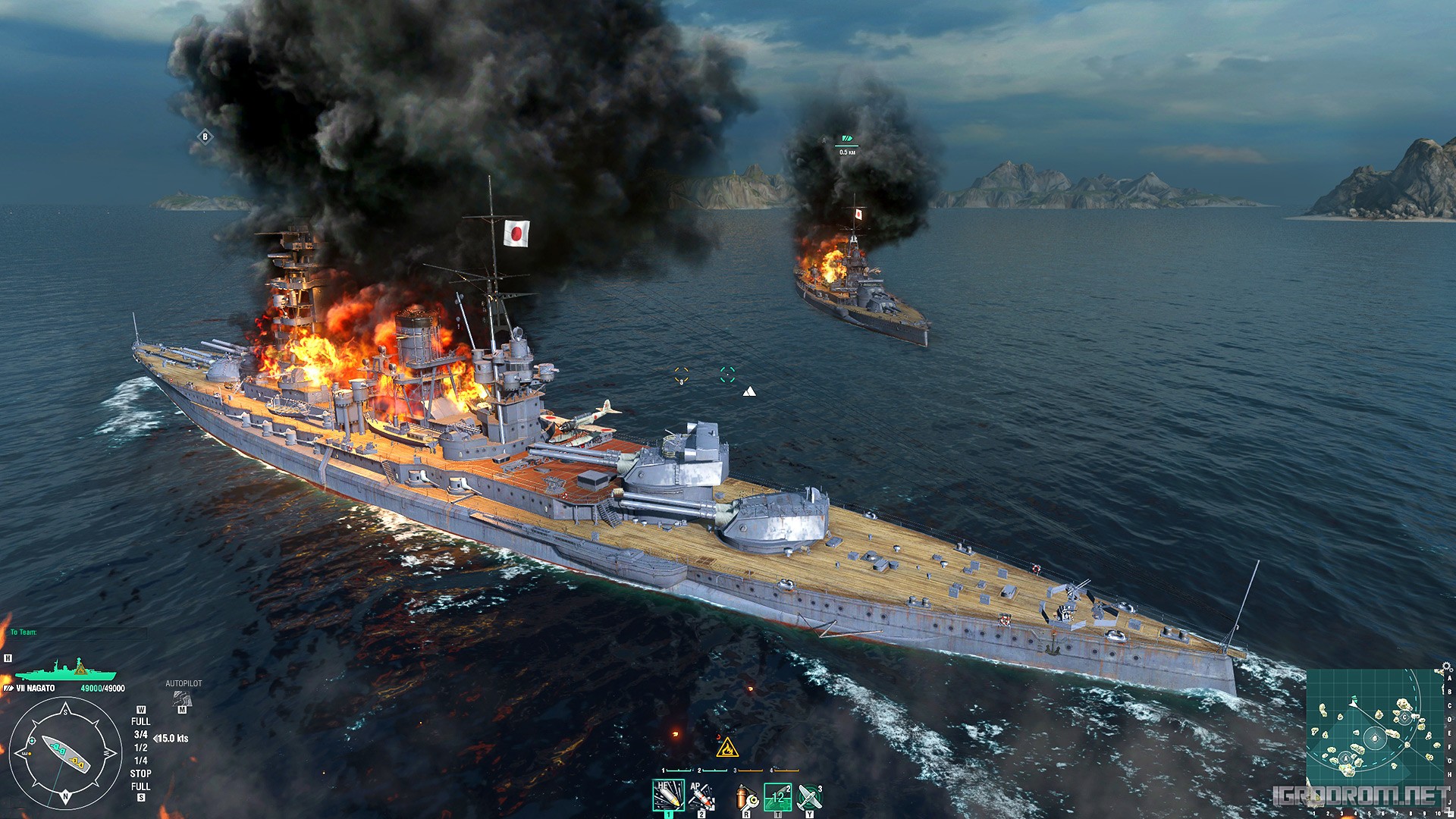Click the fire warning triangle indicator
Image resolution: width=1456 pixels, height=819 pixels.
(727, 748)
